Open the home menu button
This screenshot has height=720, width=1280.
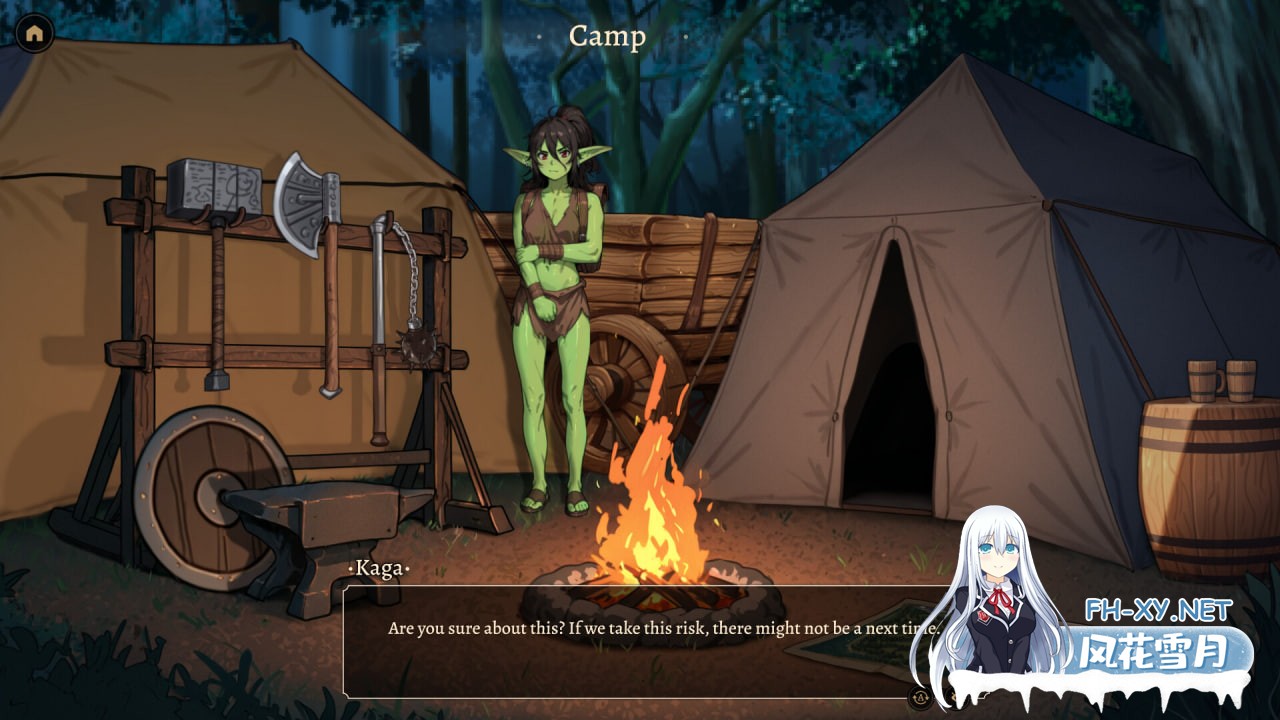35,33
